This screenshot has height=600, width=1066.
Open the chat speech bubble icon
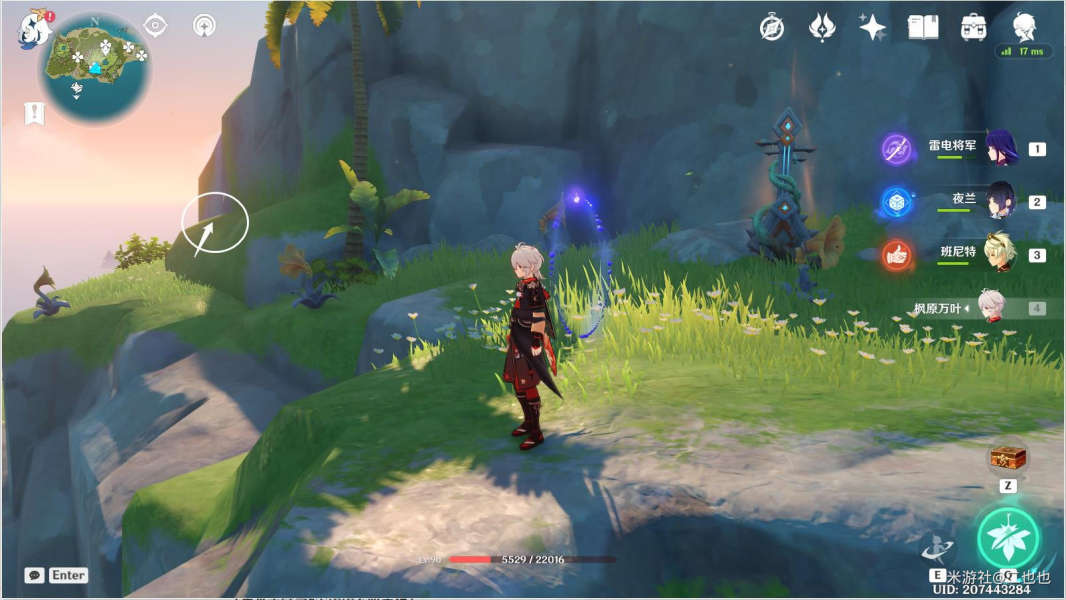(x=34, y=575)
